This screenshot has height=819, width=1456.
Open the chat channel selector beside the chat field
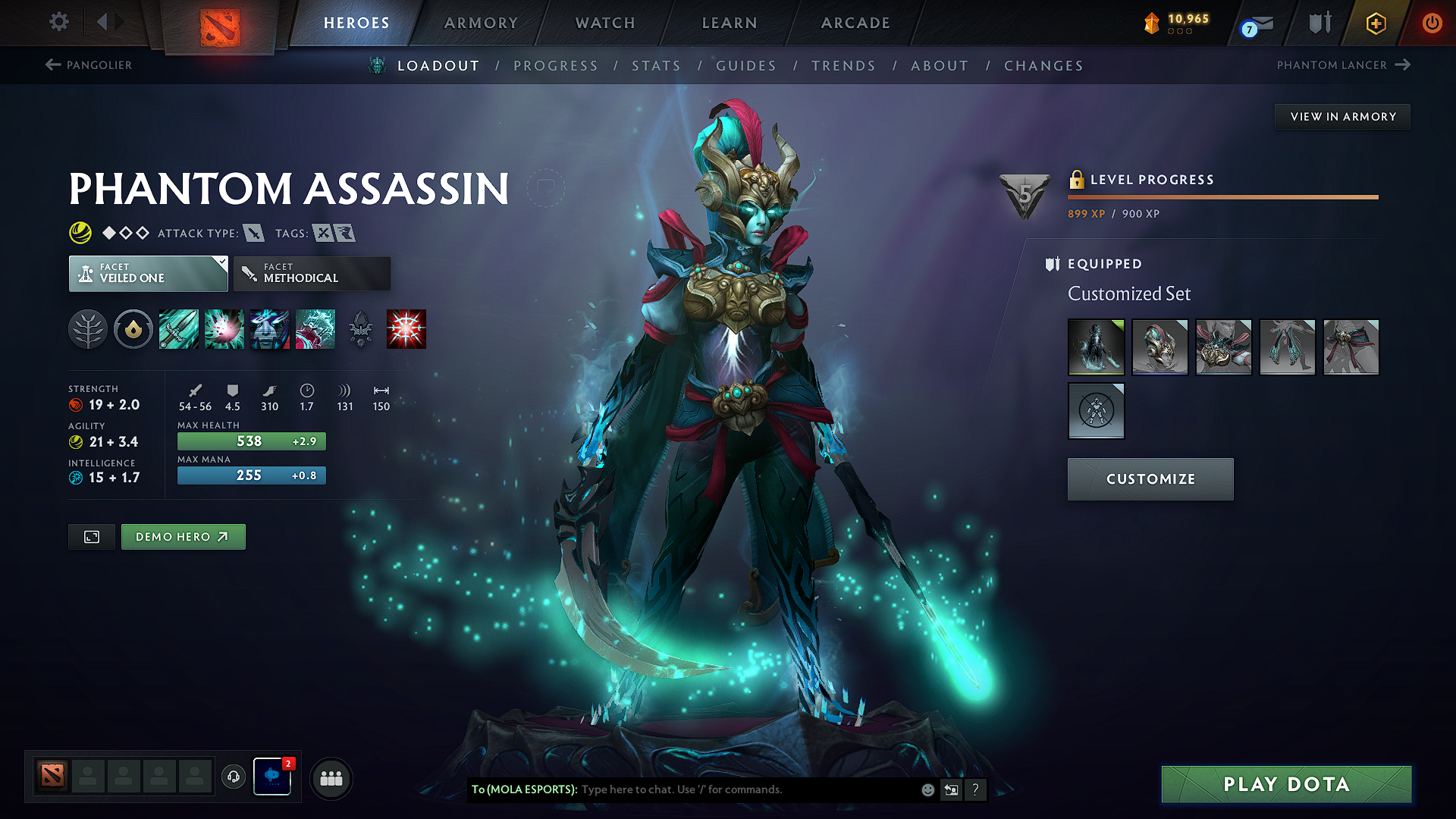952,789
